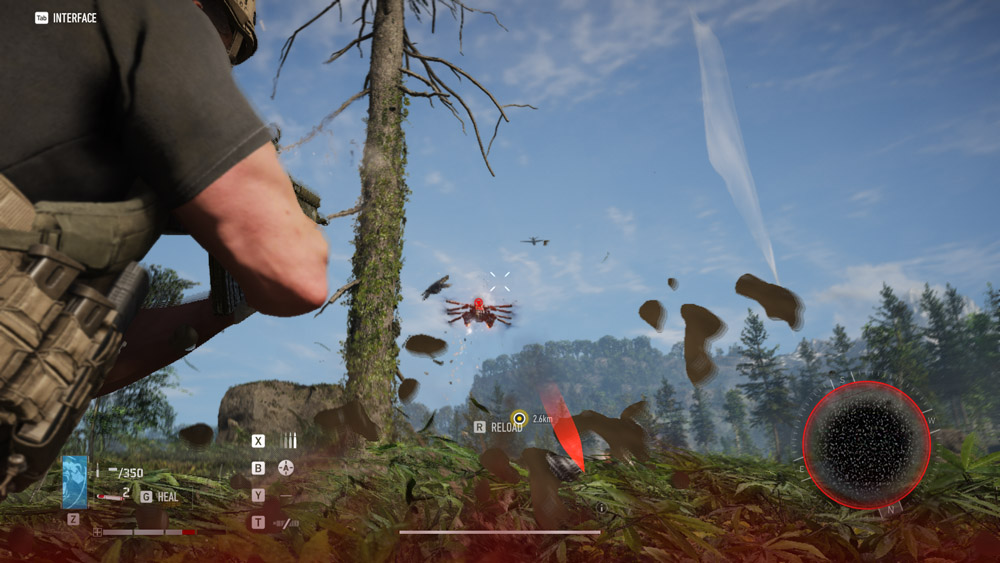Open the jammed circular minimap
Viewport: 1000px width, 563px height.
(866, 445)
